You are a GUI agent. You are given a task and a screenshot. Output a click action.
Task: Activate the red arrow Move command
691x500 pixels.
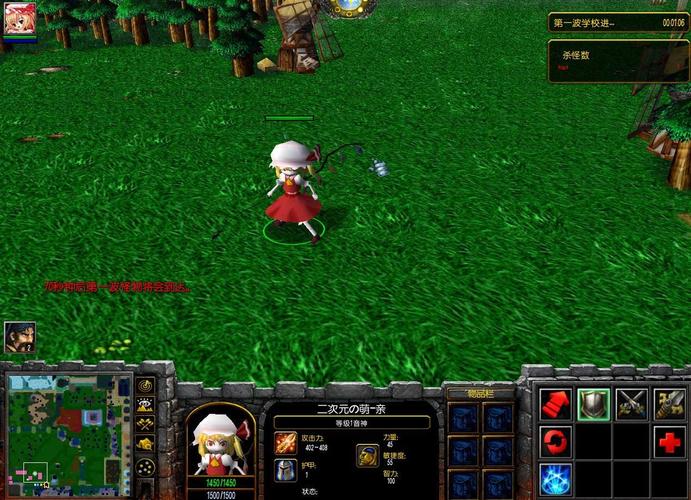pyautogui.click(x=556, y=404)
